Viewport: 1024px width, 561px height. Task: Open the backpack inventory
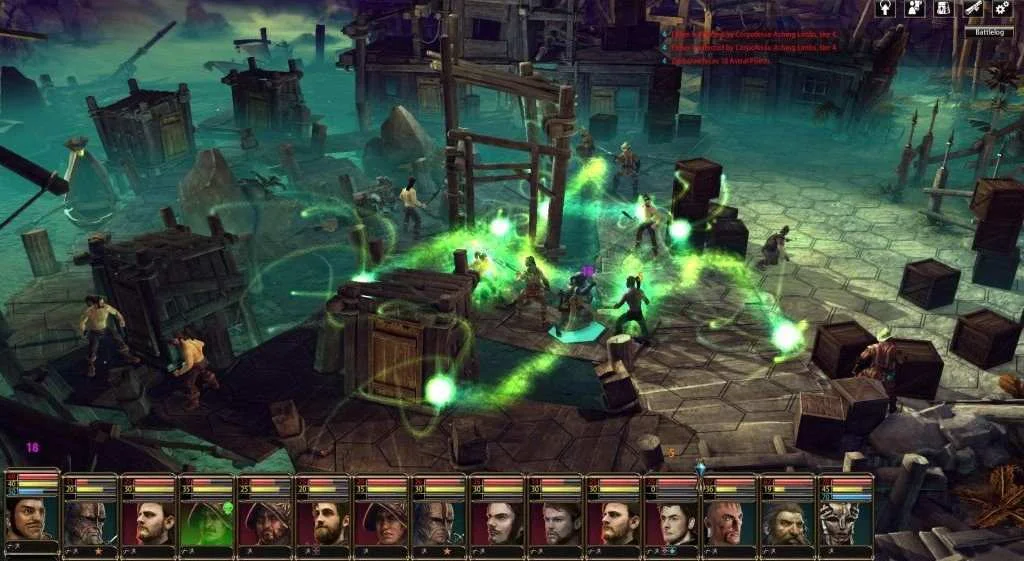[x=942, y=8]
